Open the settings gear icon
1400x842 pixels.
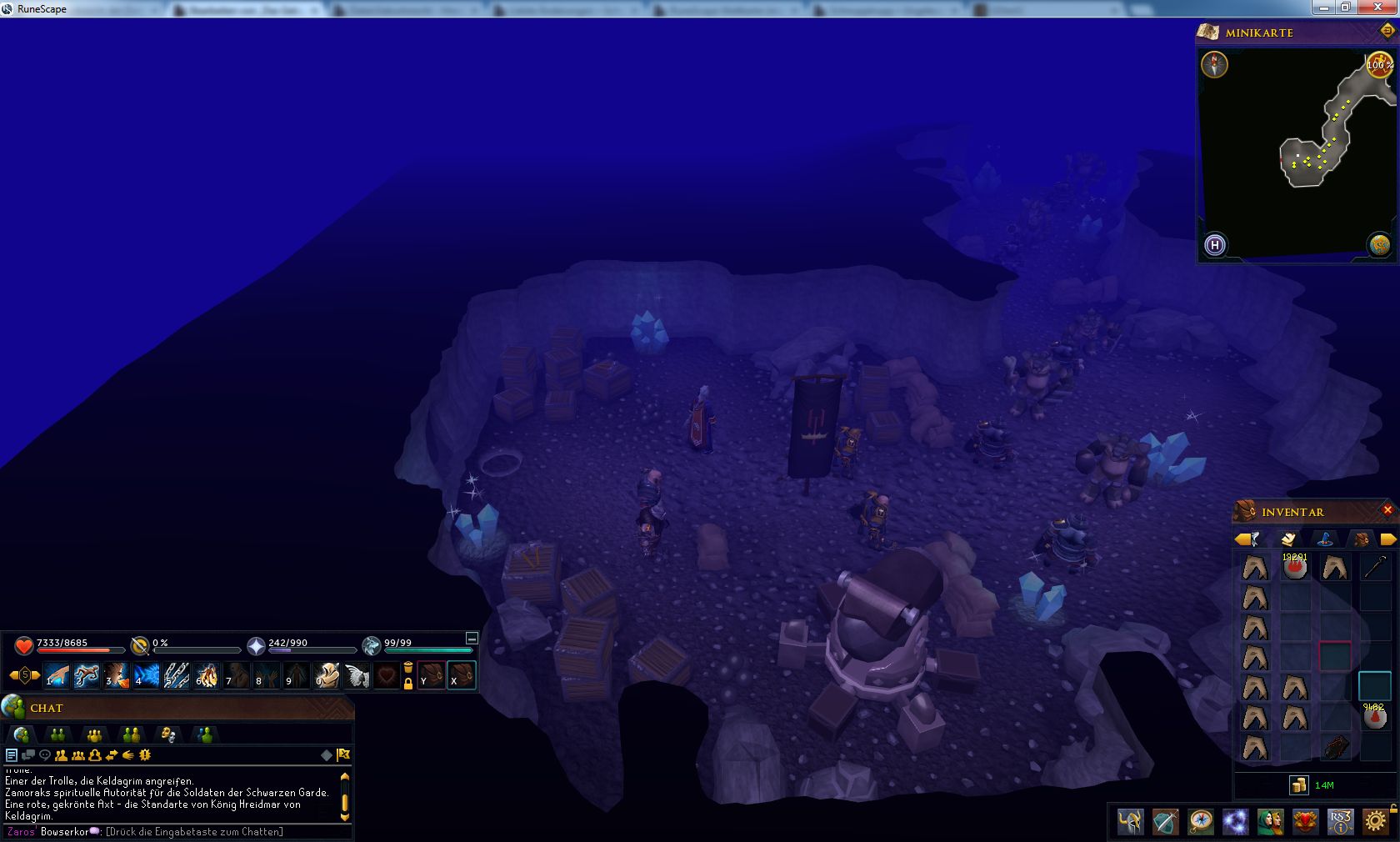click(x=1376, y=822)
